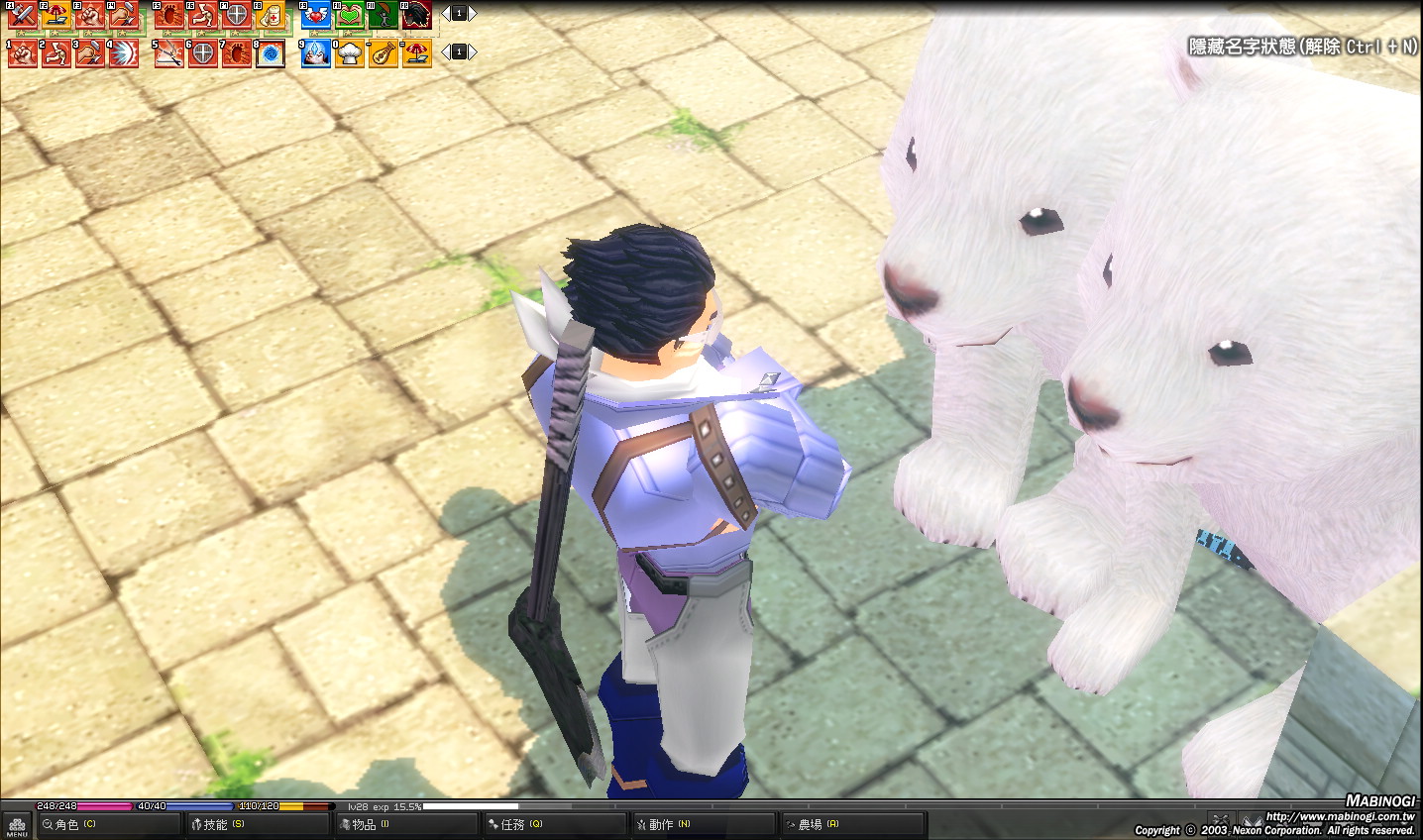This screenshot has height=840, width=1423.
Task: Switch bottom hotbar to previous page
Action: (x=445, y=52)
